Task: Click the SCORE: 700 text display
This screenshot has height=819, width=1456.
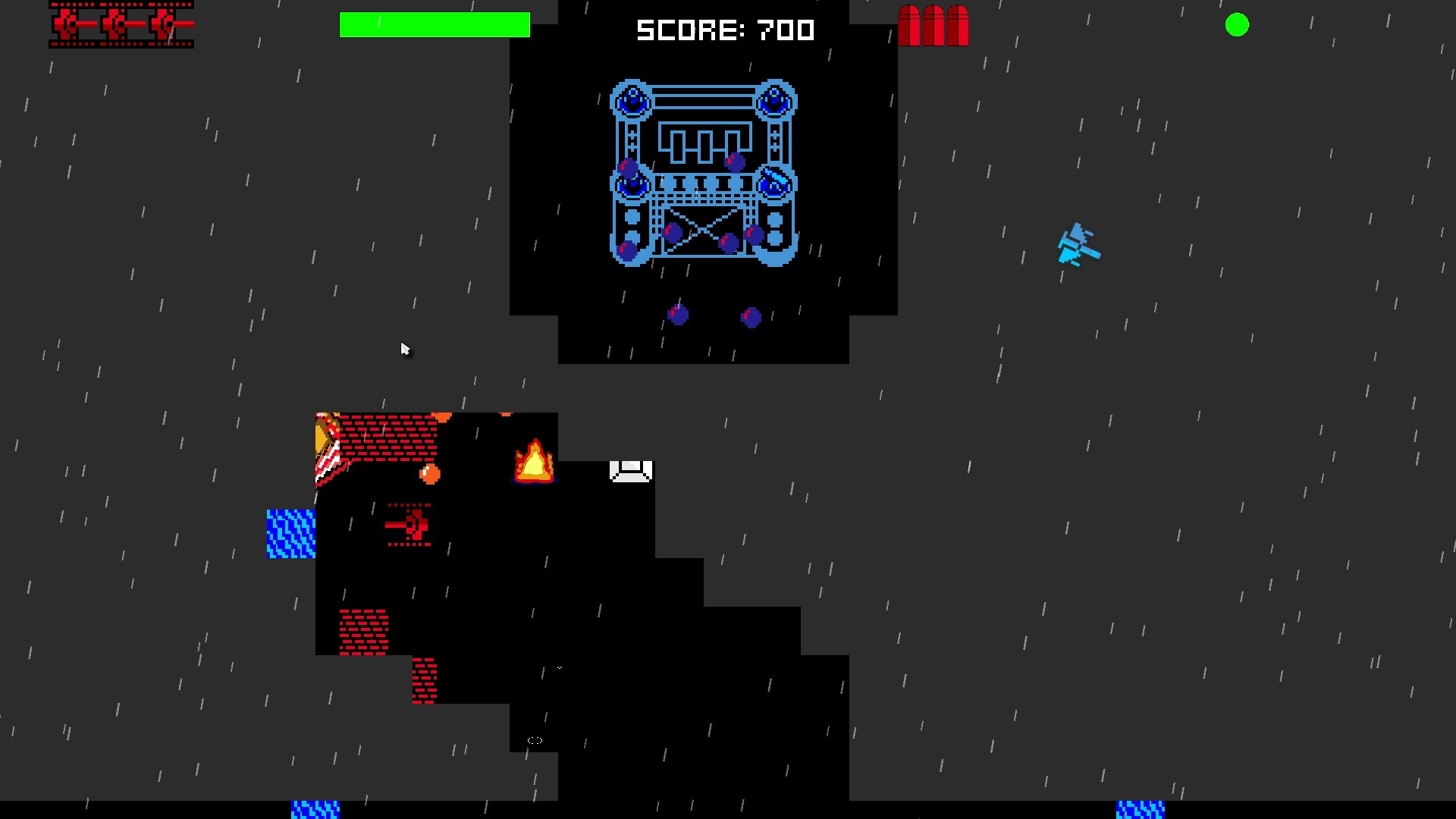Action: click(725, 30)
